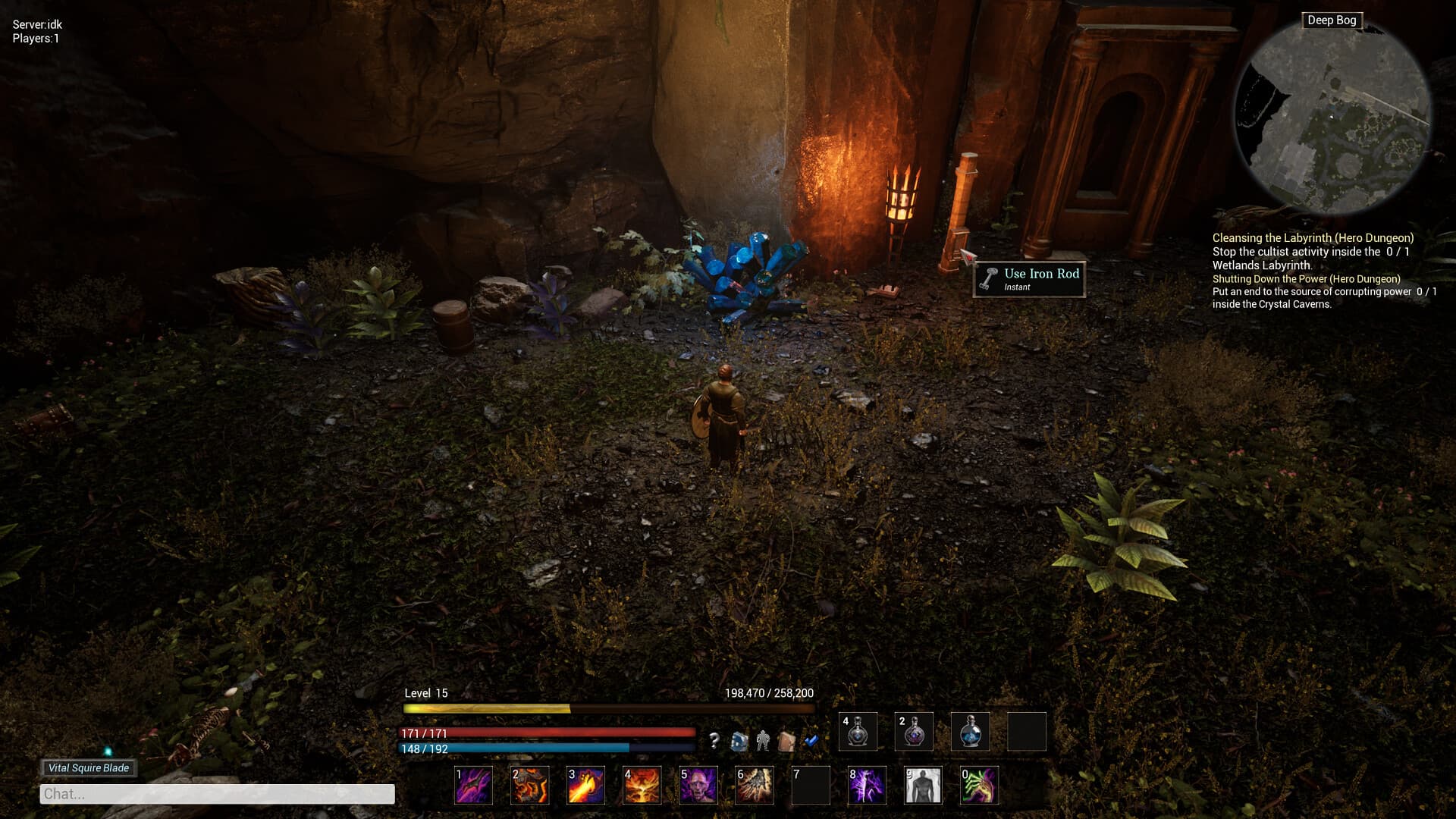
Task: Use the blue potion without a count
Action: (970, 732)
